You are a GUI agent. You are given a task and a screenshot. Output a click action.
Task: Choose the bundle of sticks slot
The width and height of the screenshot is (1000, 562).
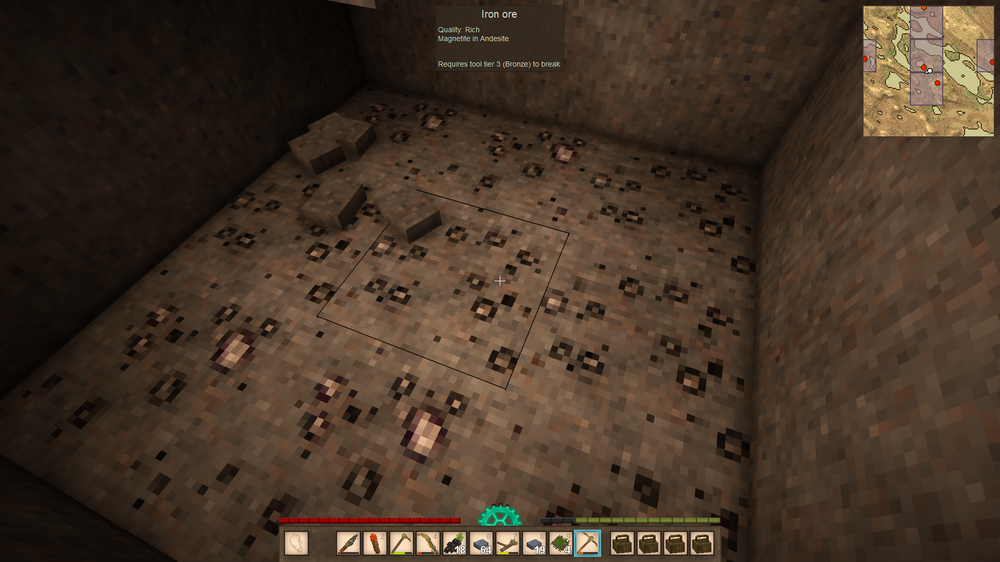tap(508, 543)
